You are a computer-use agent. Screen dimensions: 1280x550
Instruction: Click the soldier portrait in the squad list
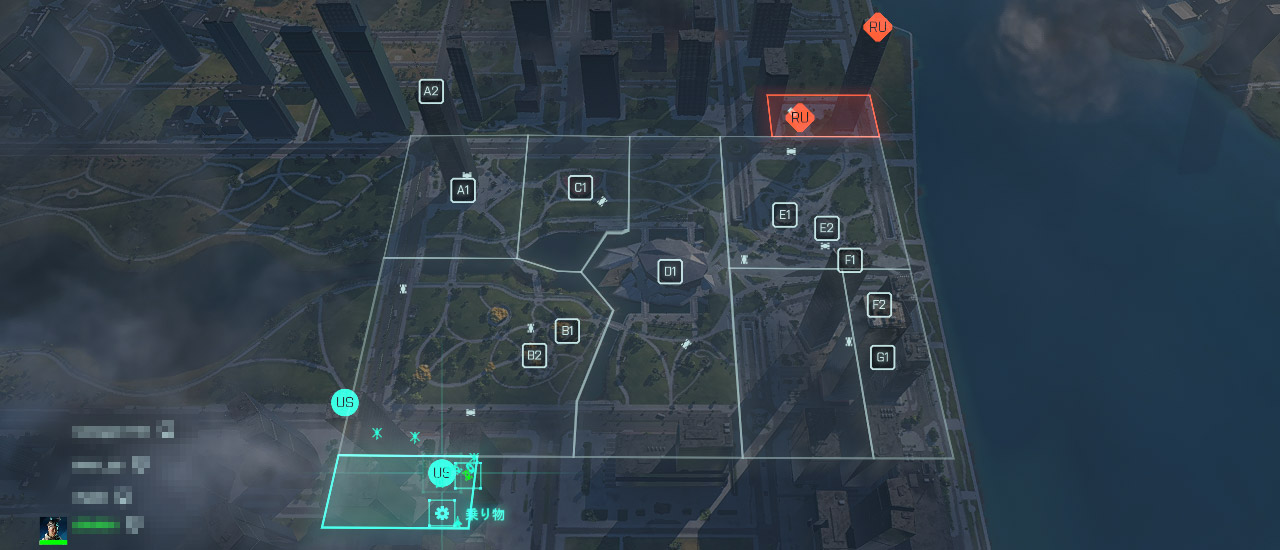54,529
